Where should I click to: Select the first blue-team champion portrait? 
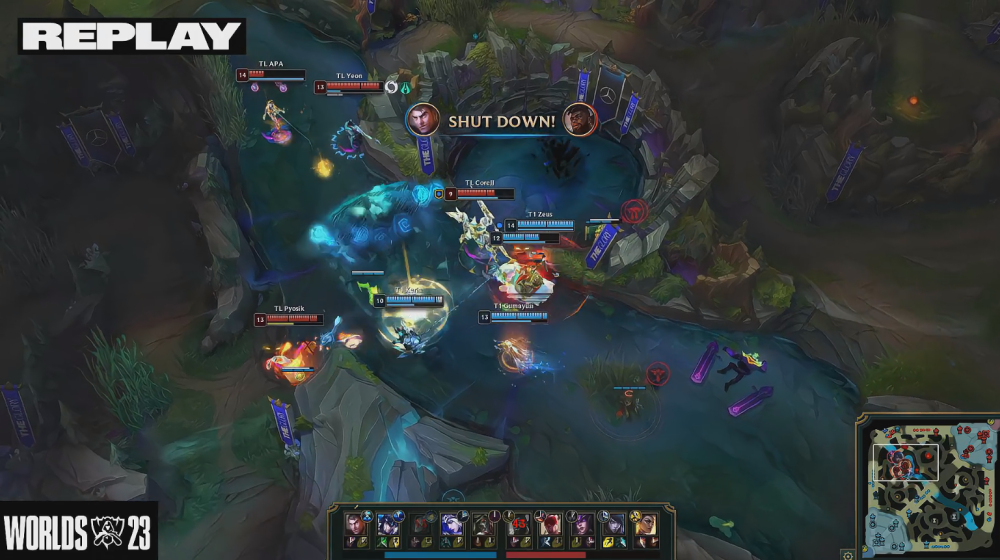[x=353, y=523]
